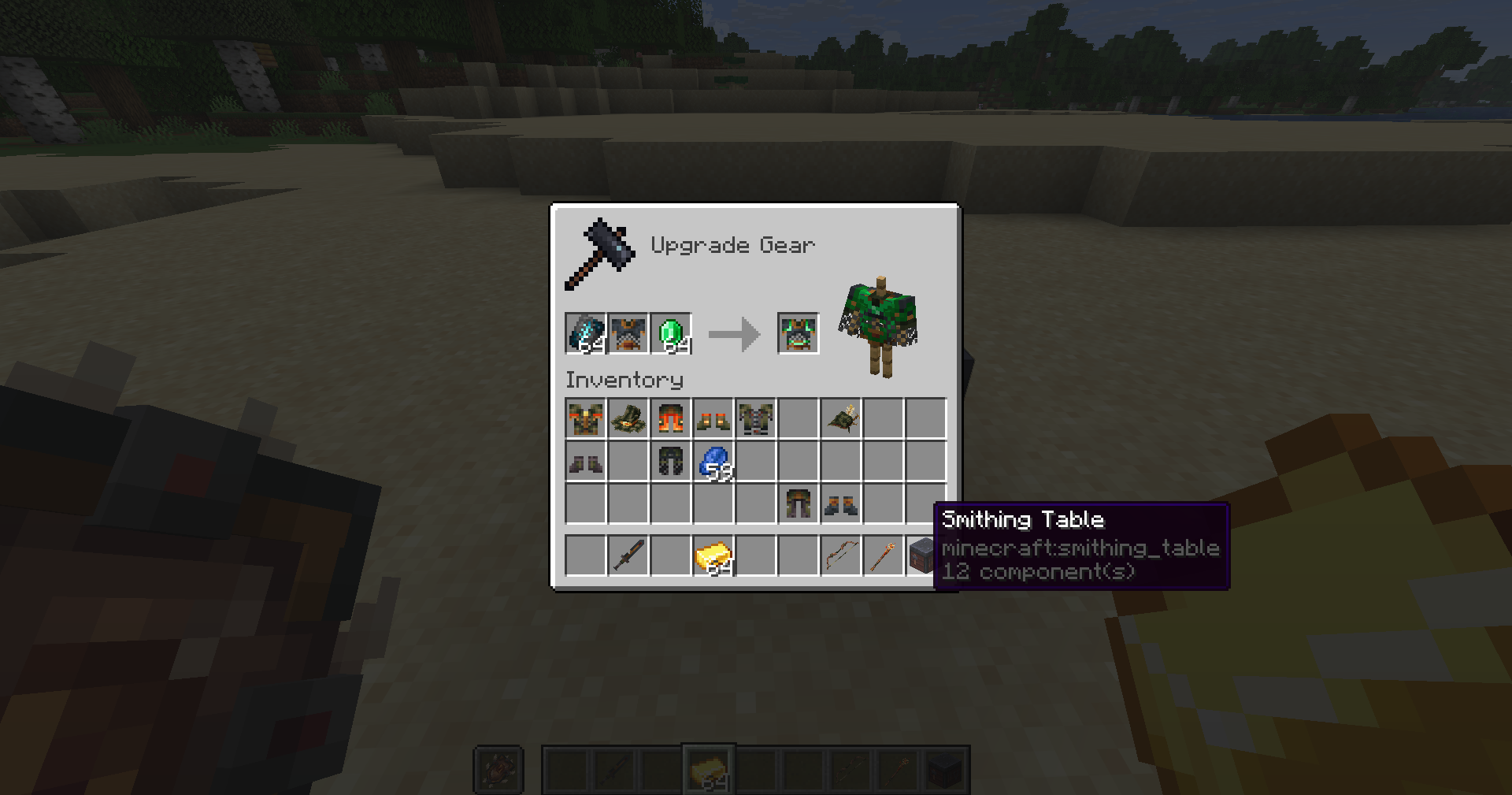
Task: Select the emerald stack in the material slot
Action: (x=670, y=333)
